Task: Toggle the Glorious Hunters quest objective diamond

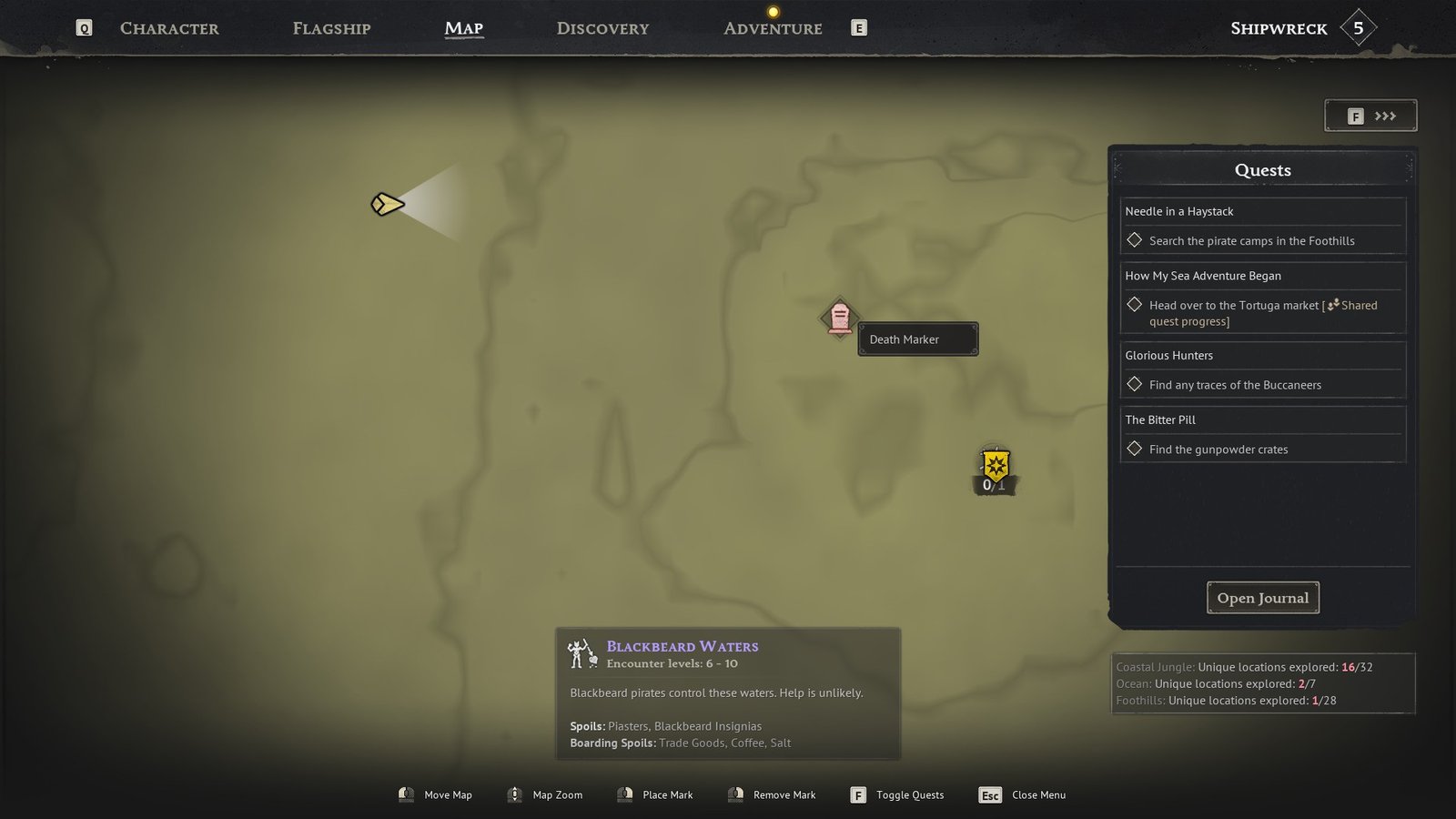Action: click(x=1135, y=384)
